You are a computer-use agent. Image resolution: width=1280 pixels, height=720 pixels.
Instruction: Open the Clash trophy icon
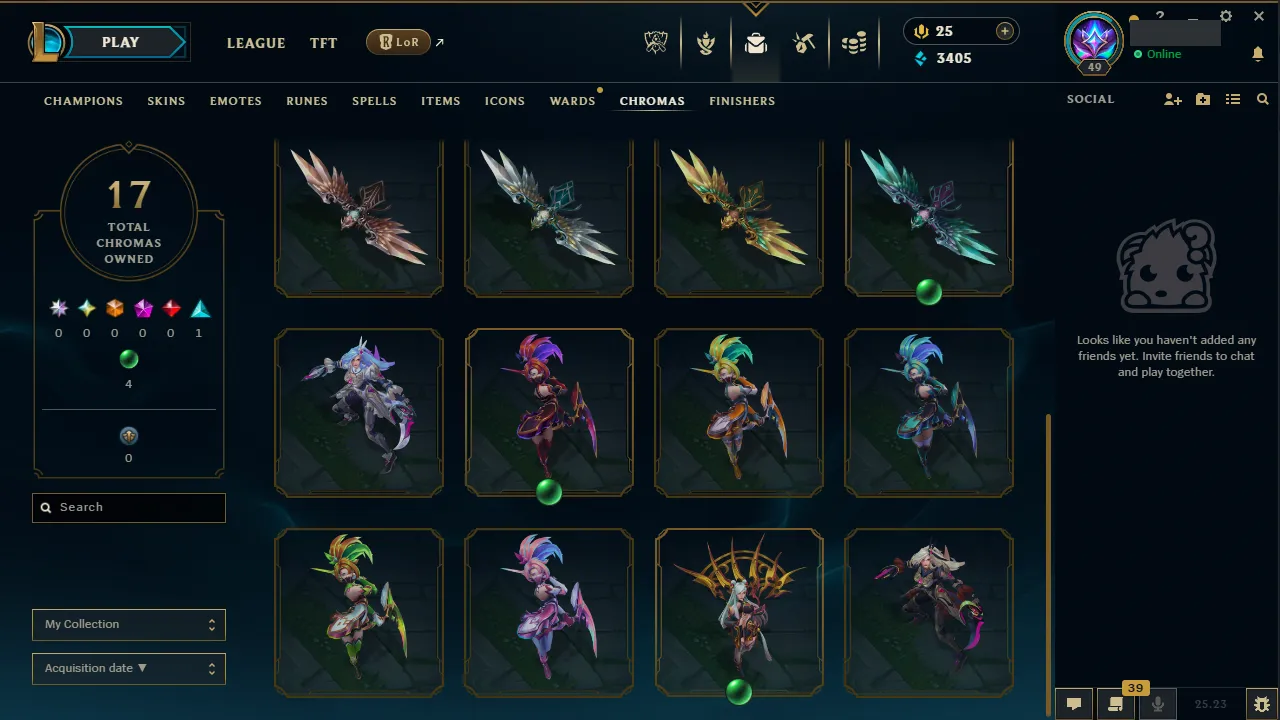pyautogui.click(x=705, y=42)
